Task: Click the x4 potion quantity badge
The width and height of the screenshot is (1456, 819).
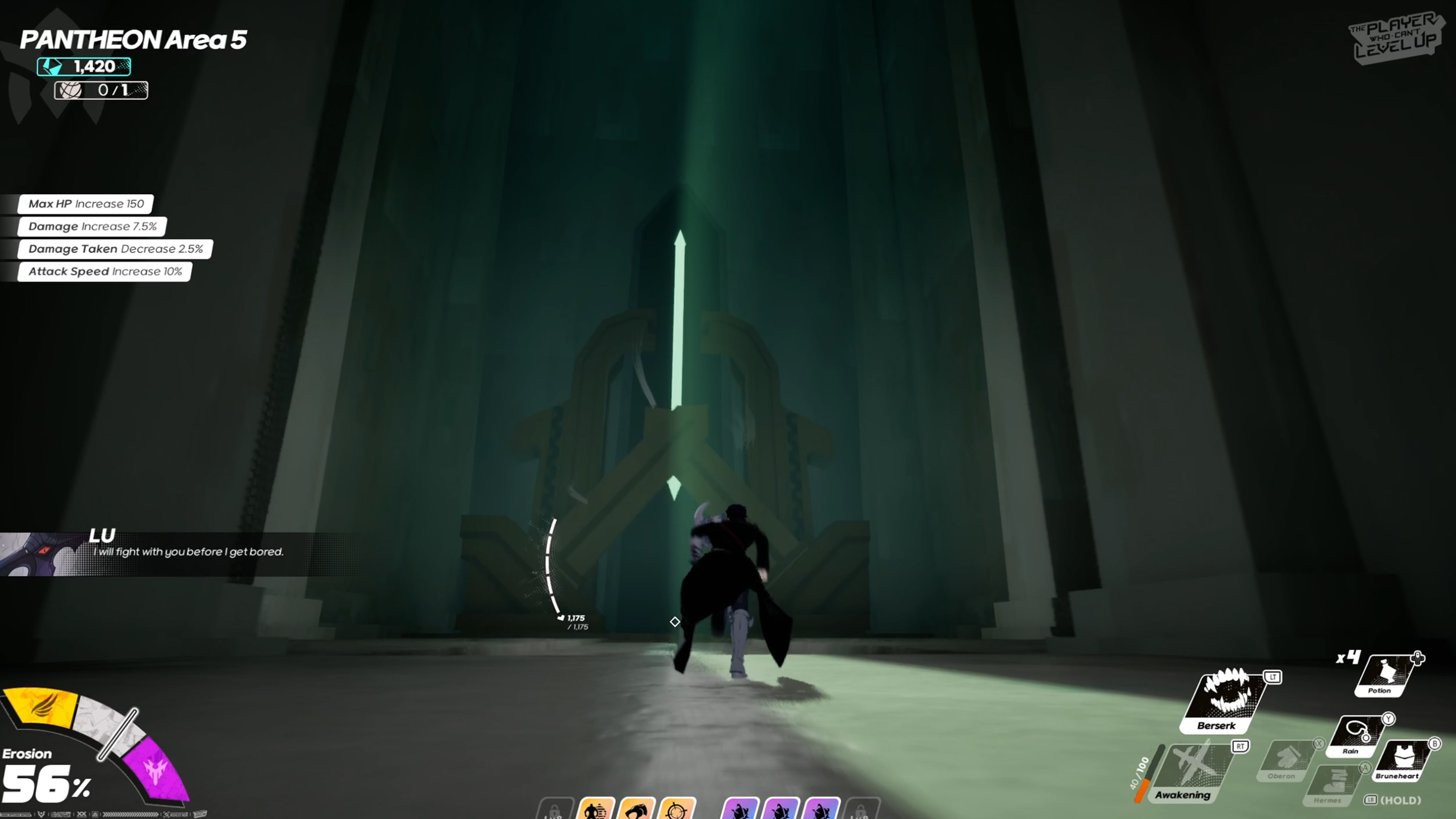Action: 1348,657
